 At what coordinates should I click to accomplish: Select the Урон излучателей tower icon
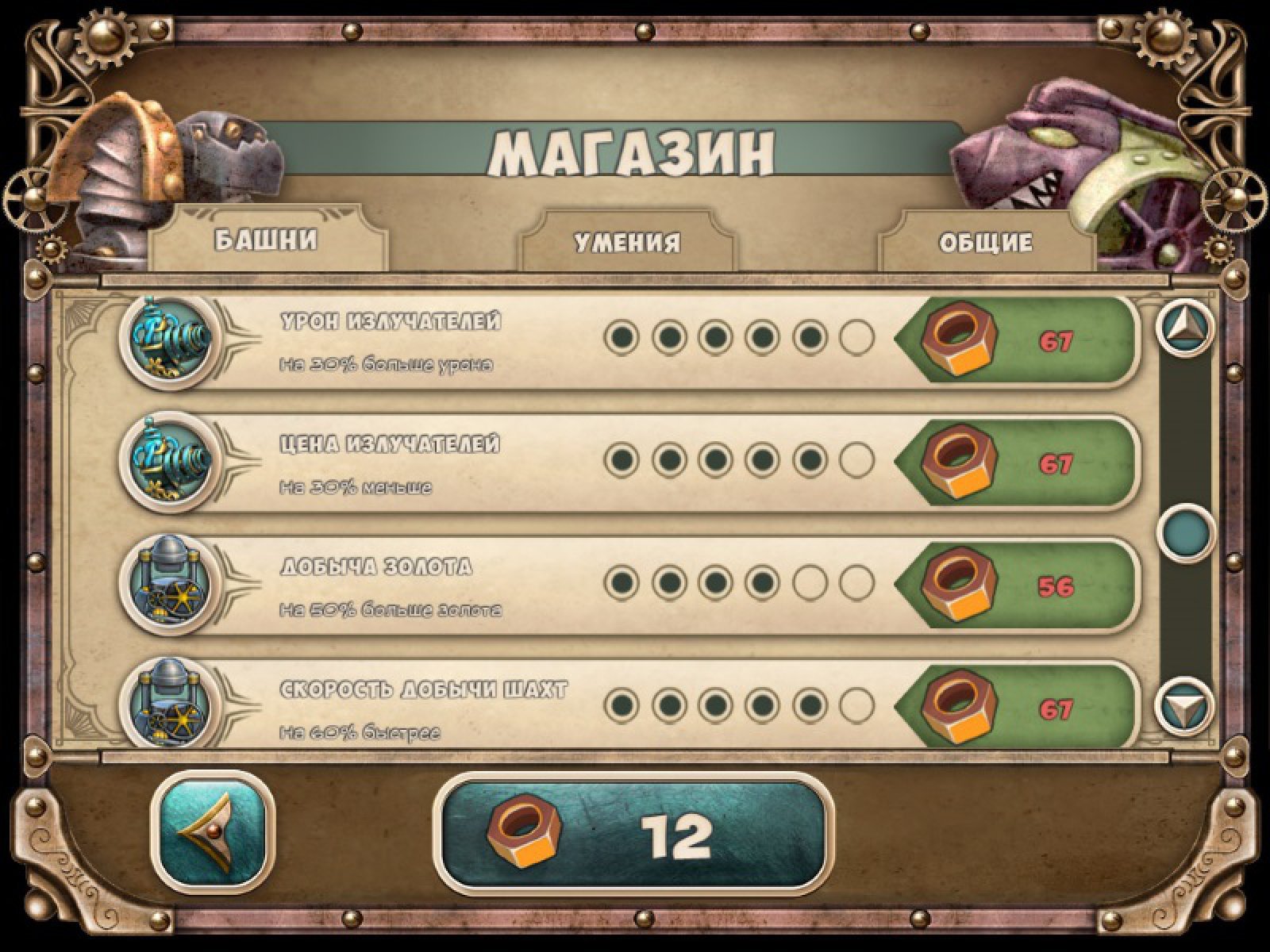click(x=171, y=340)
